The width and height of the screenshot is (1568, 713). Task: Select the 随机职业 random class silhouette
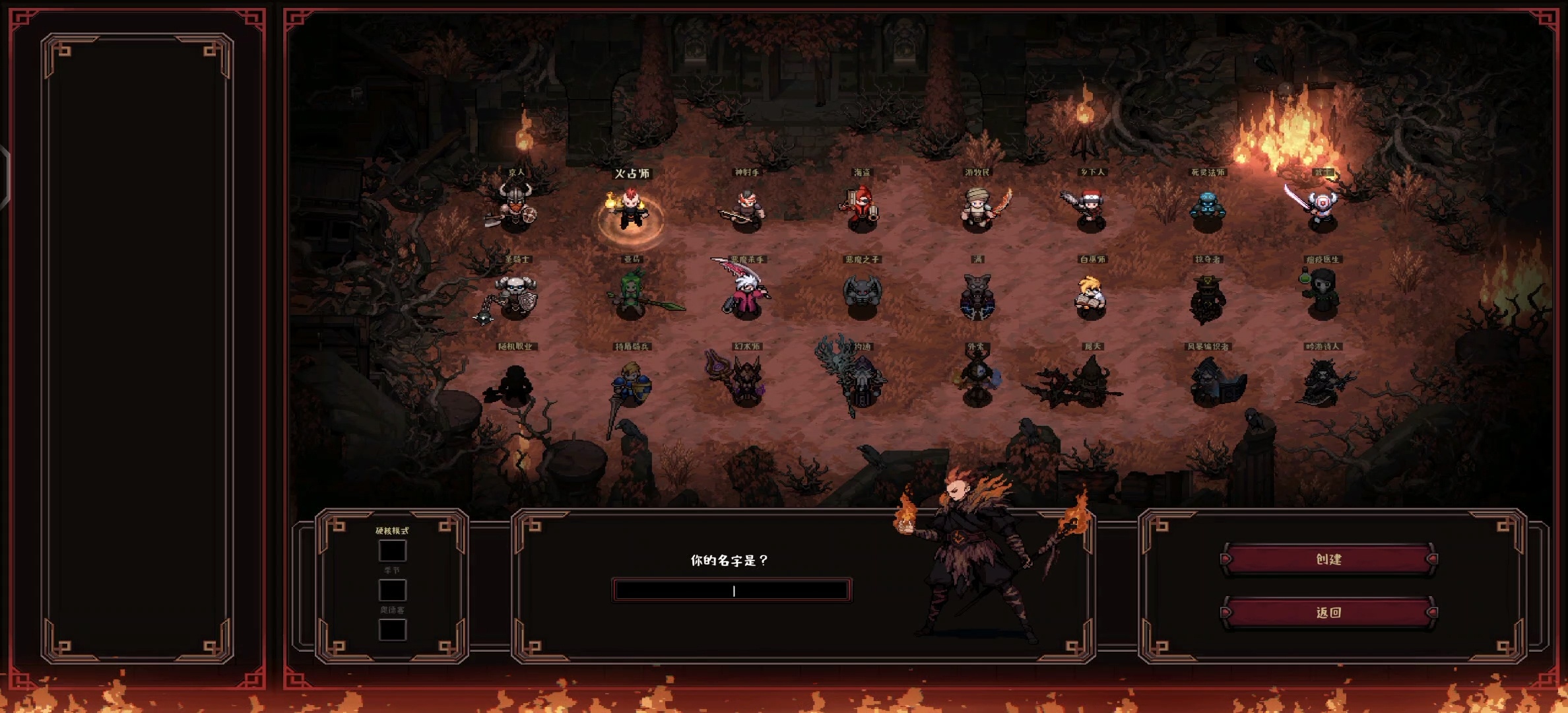pos(514,383)
